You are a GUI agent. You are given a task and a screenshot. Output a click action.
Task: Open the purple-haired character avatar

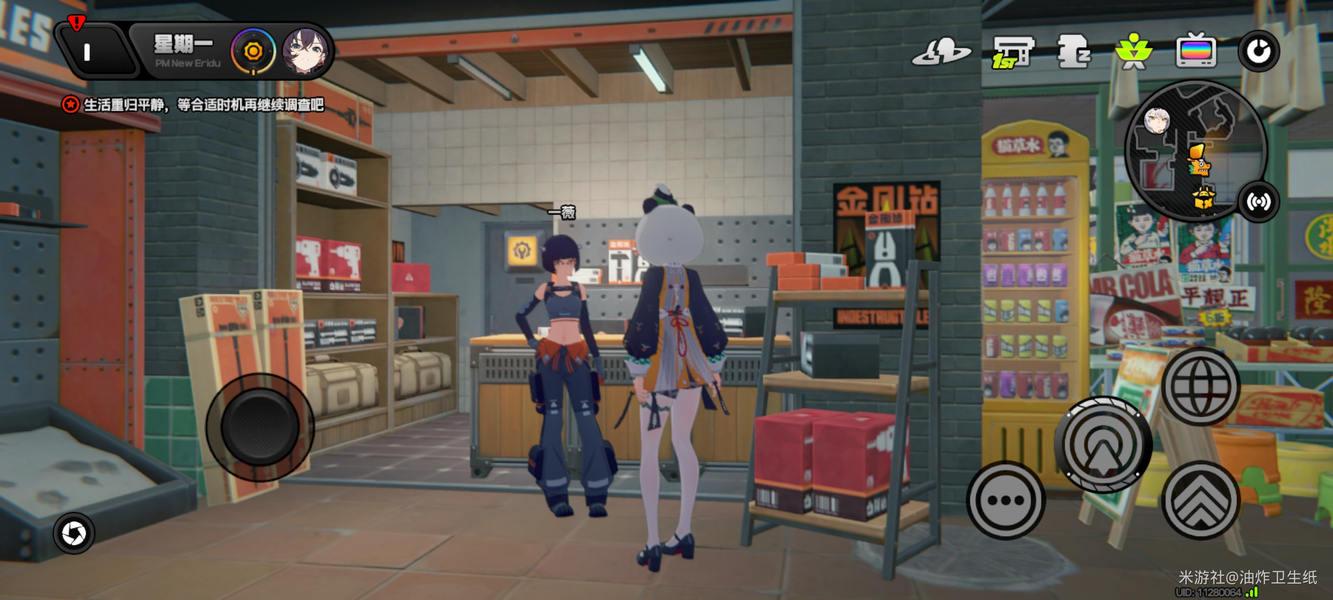[305, 51]
